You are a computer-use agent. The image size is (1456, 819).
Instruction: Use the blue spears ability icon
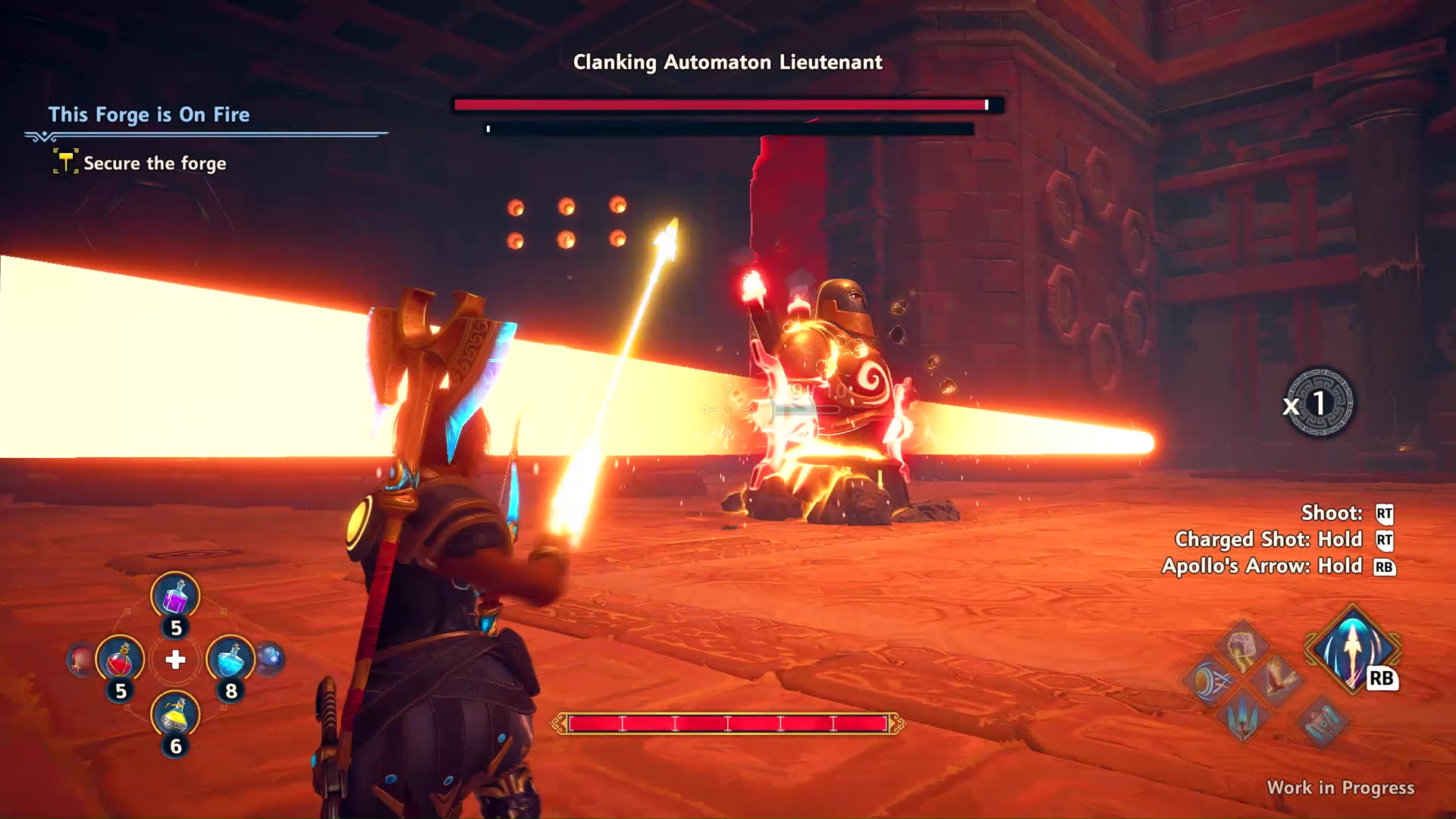pyautogui.click(x=1243, y=717)
